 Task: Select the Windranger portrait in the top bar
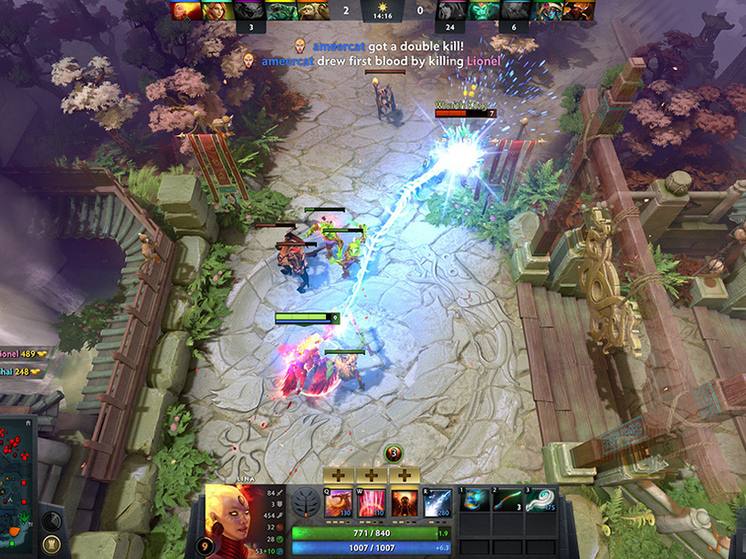(x=217, y=11)
